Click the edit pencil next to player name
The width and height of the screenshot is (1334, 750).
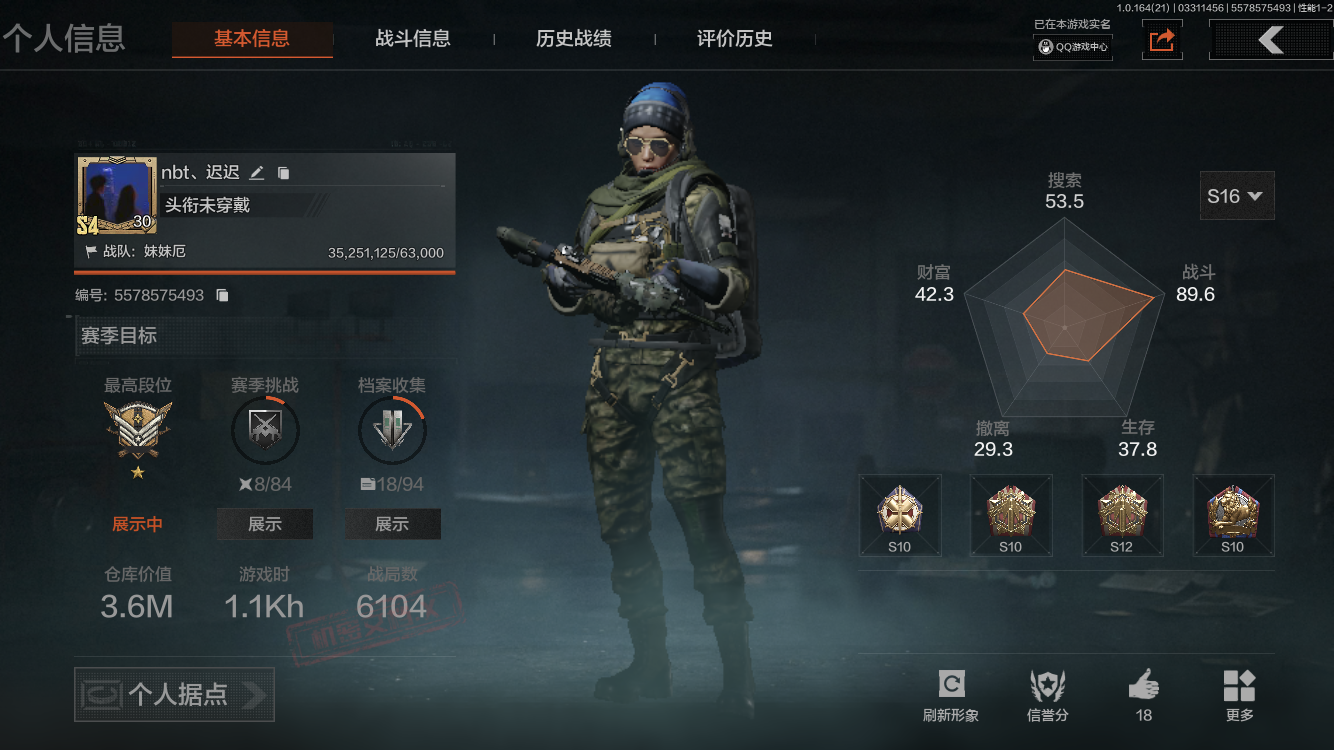(256, 172)
